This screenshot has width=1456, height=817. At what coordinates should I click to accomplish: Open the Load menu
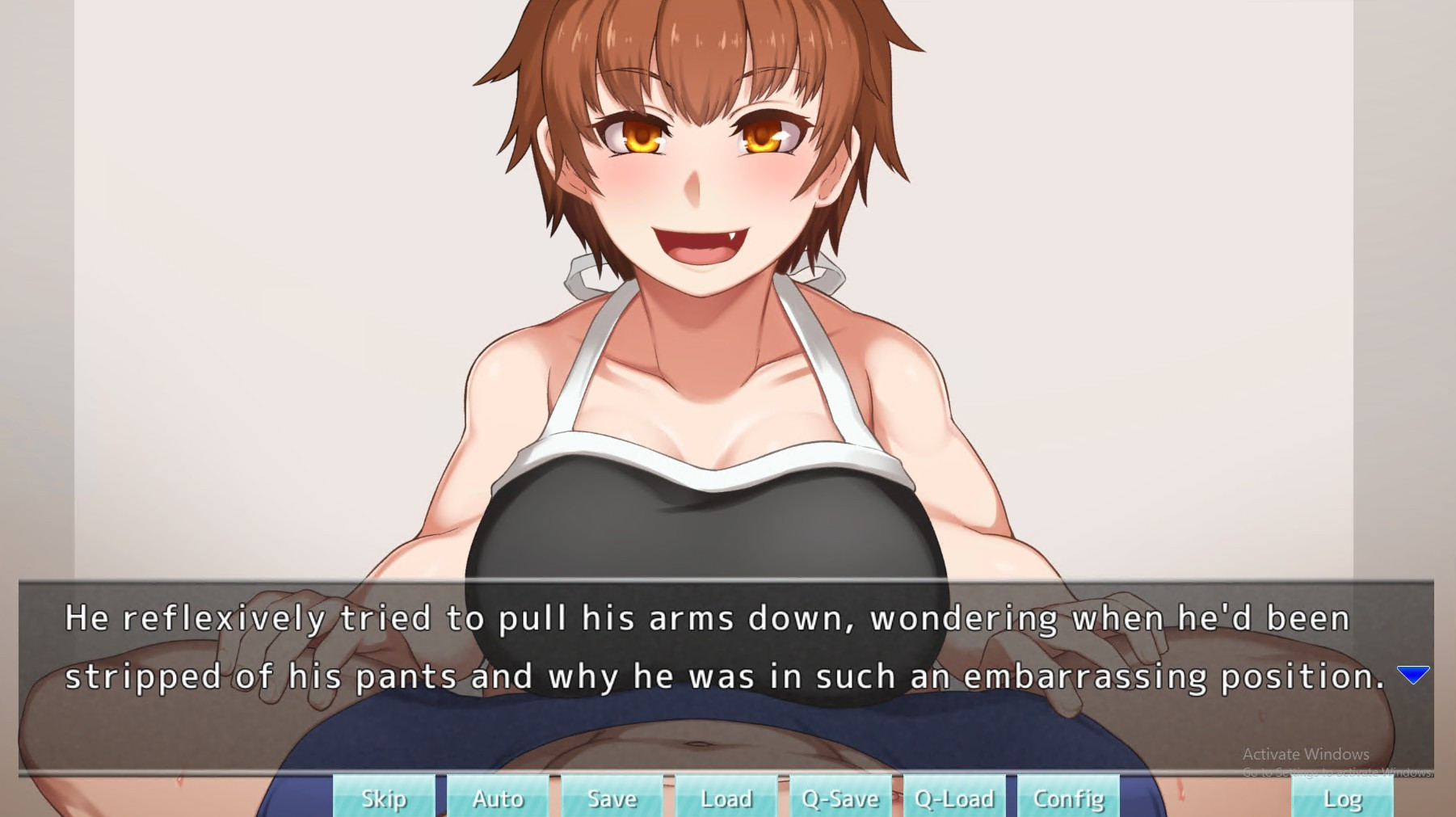(x=726, y=798)
